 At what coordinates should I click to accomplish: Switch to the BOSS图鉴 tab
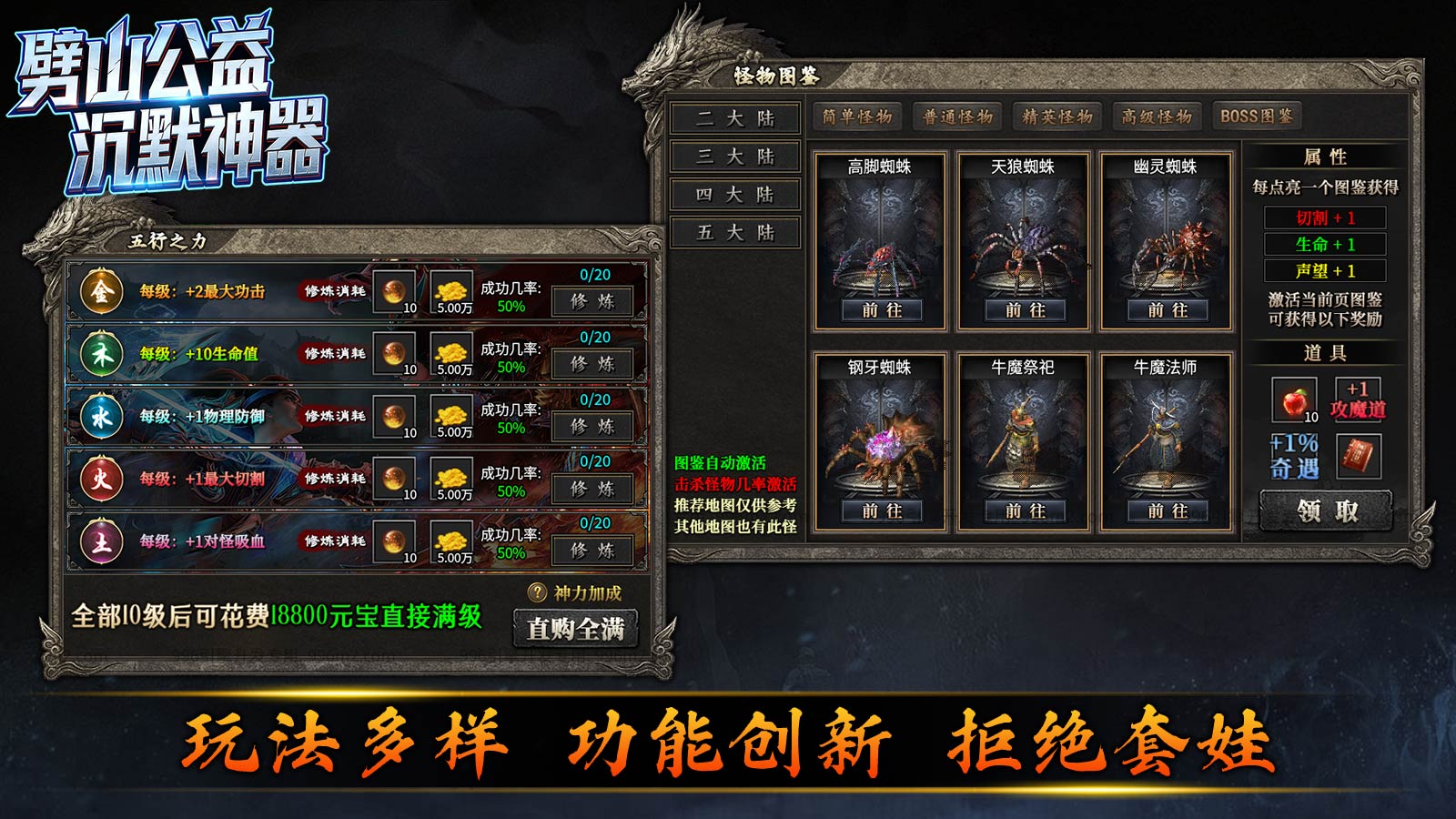click(x=1257, y=115)
